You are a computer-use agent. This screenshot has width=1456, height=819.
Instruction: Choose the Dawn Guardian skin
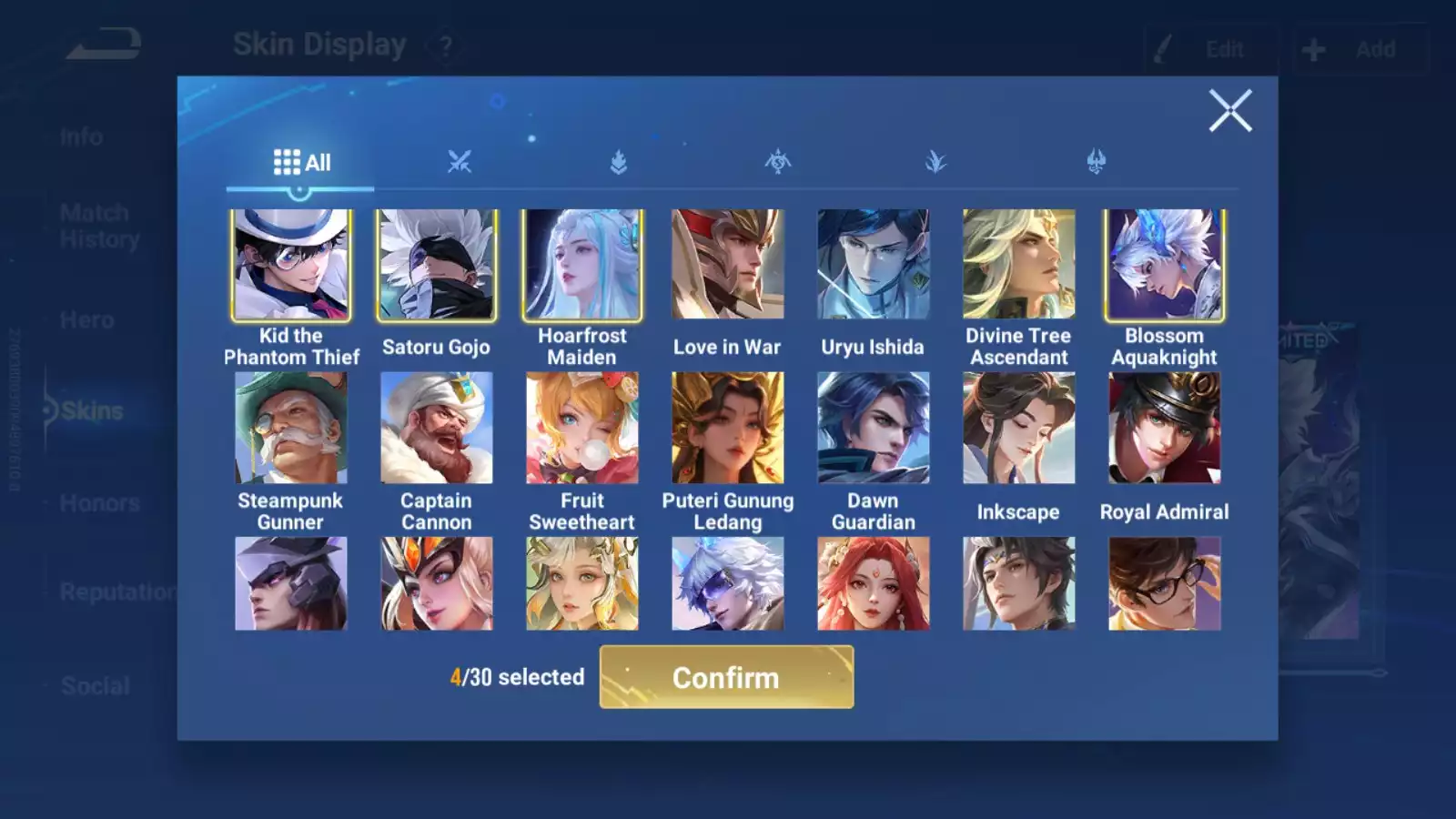(x=874, y=428)
